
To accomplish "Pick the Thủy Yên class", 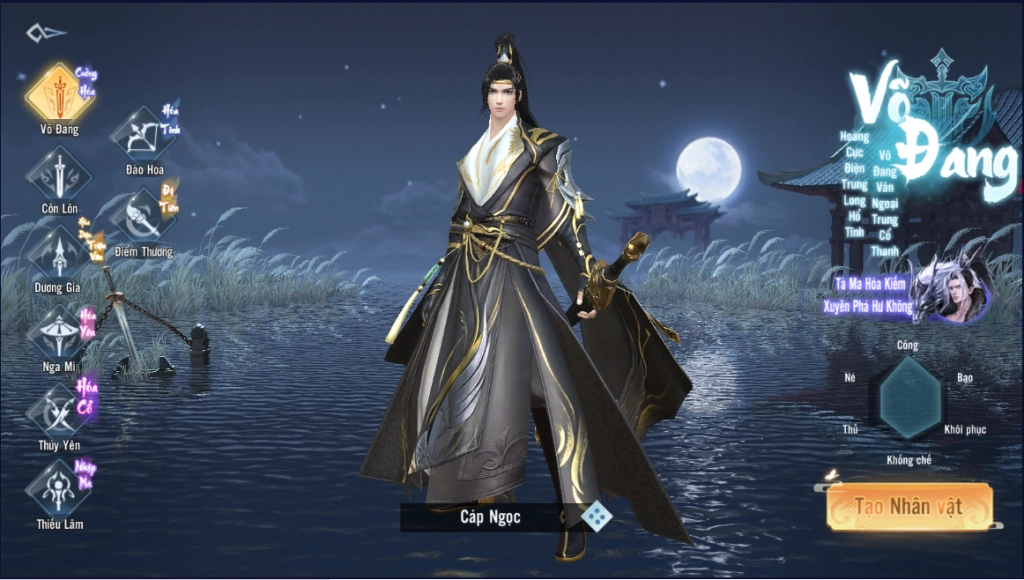I will click(x=59, y=410).
